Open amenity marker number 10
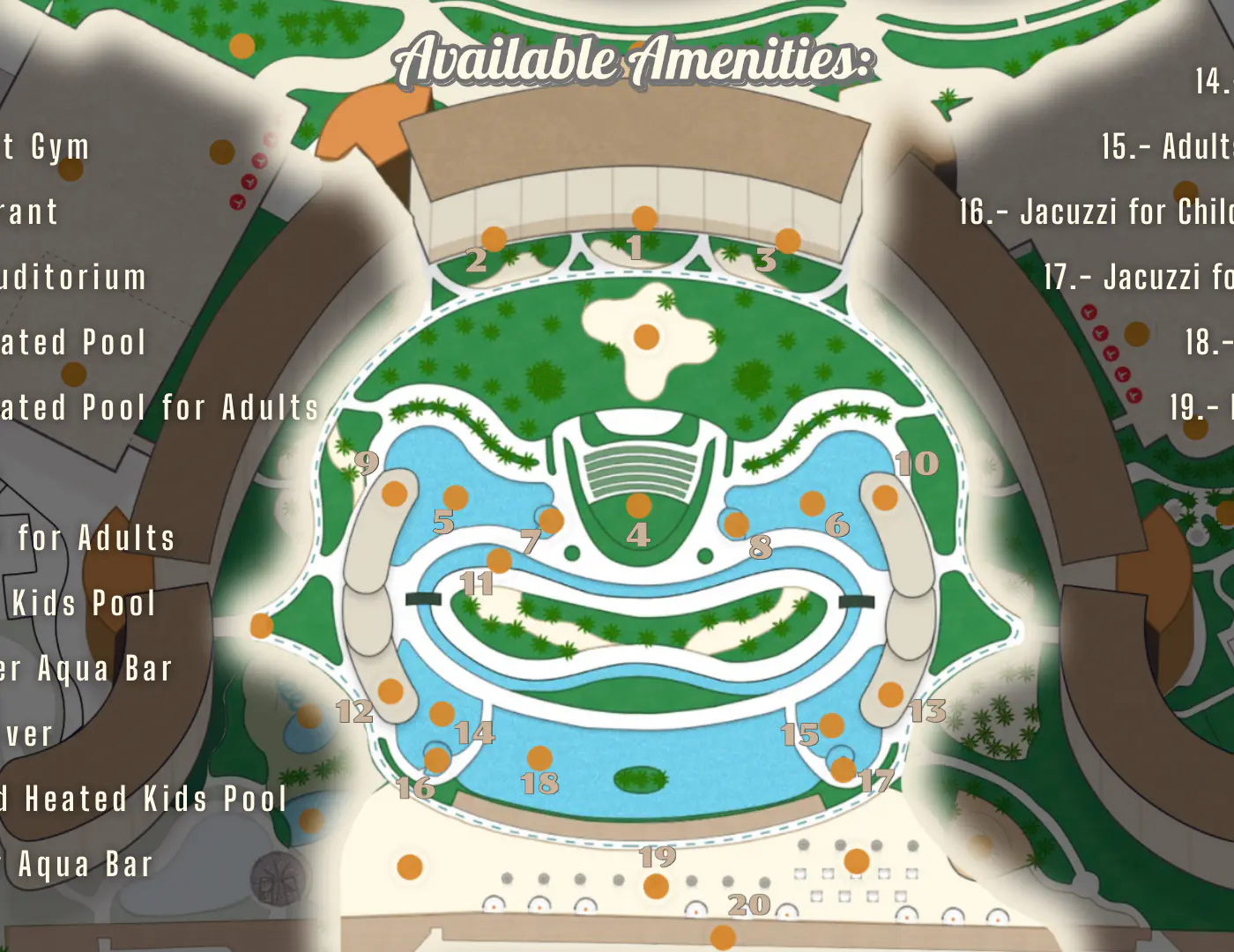The height and width of the screenshot is (952, 1234). [884, 498]
